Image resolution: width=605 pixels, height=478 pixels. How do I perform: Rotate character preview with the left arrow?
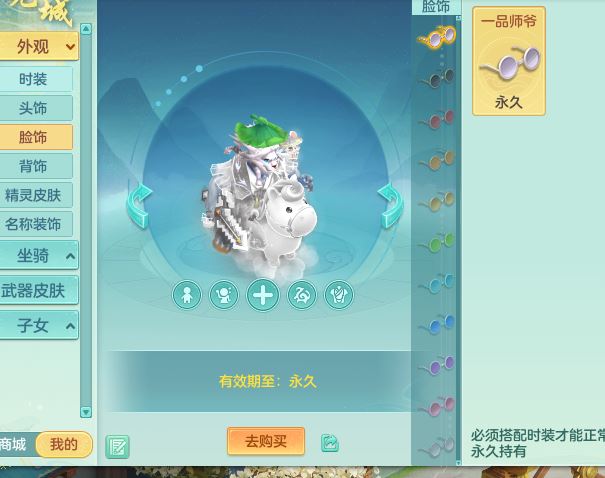click(138, 205)
